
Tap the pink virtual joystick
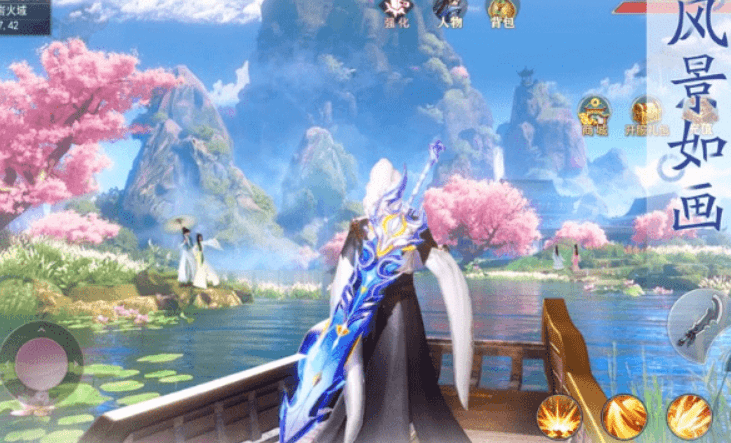click(40, 360)
